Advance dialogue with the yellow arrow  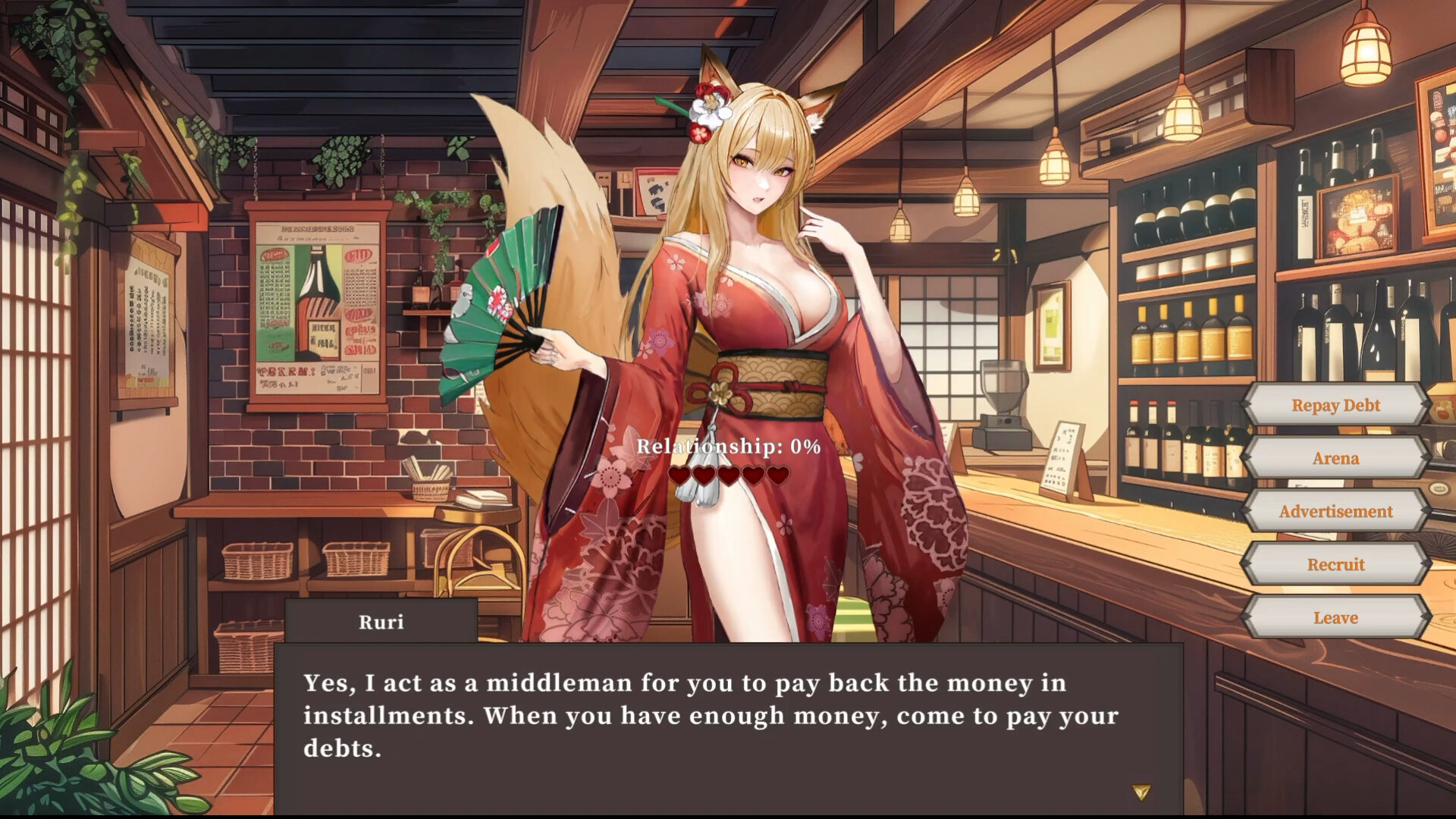1141,792
